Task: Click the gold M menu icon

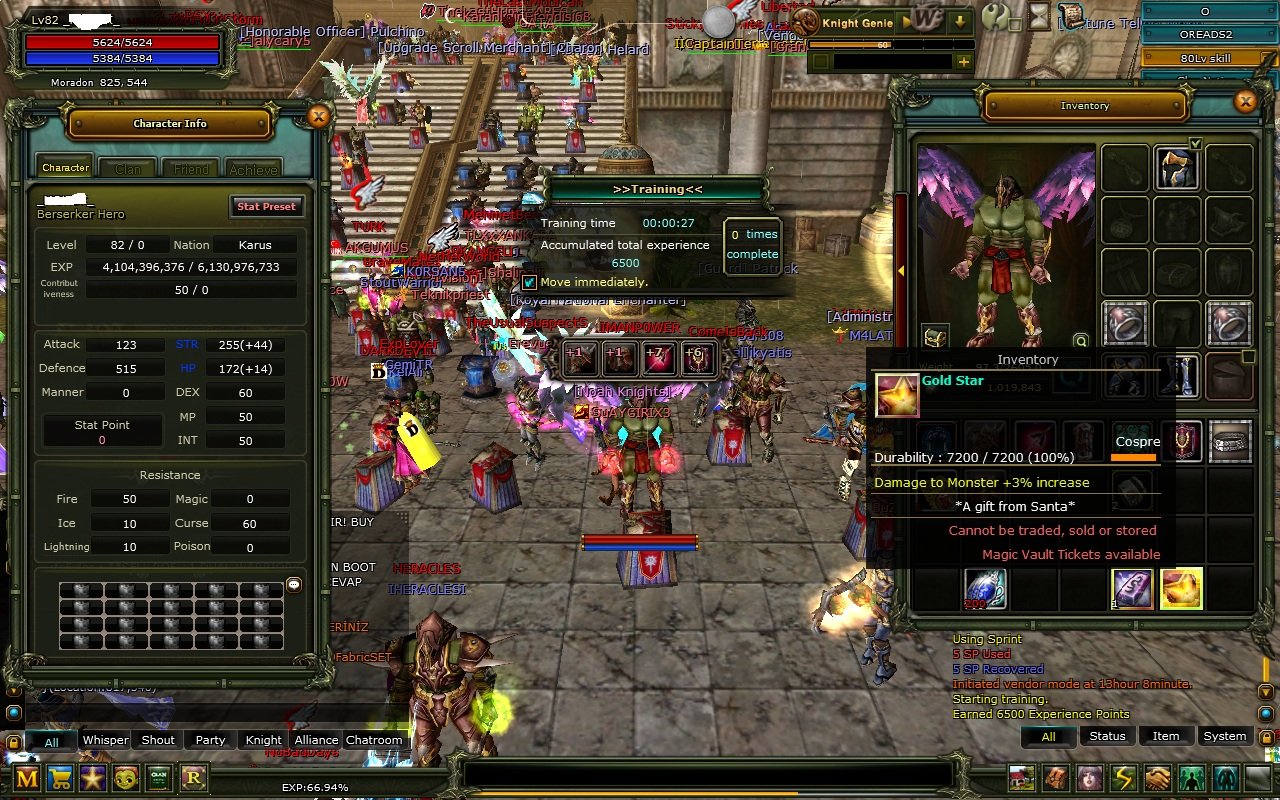Action: (27, 778)
